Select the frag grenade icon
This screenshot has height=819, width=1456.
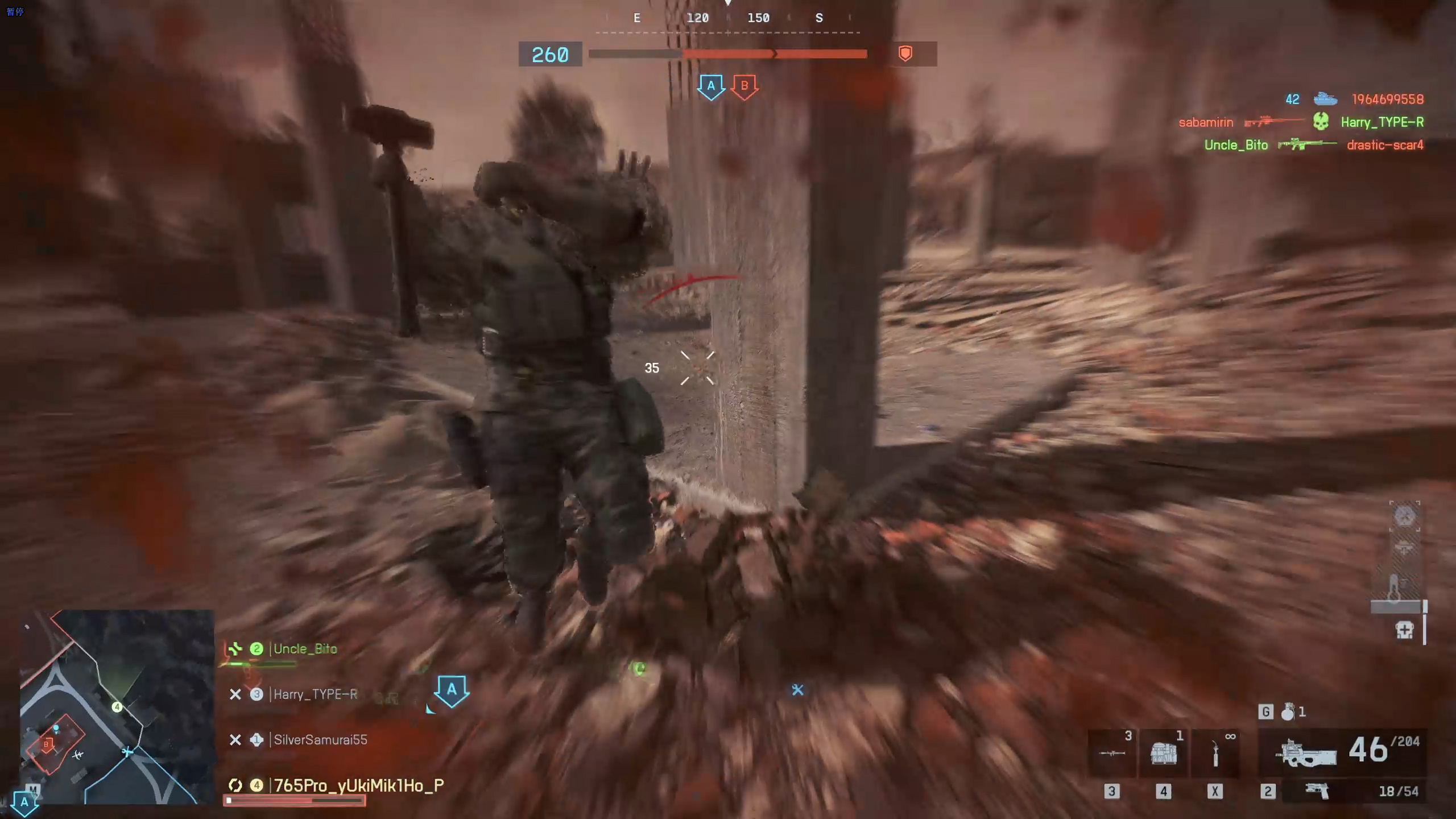coord(1288,712)
